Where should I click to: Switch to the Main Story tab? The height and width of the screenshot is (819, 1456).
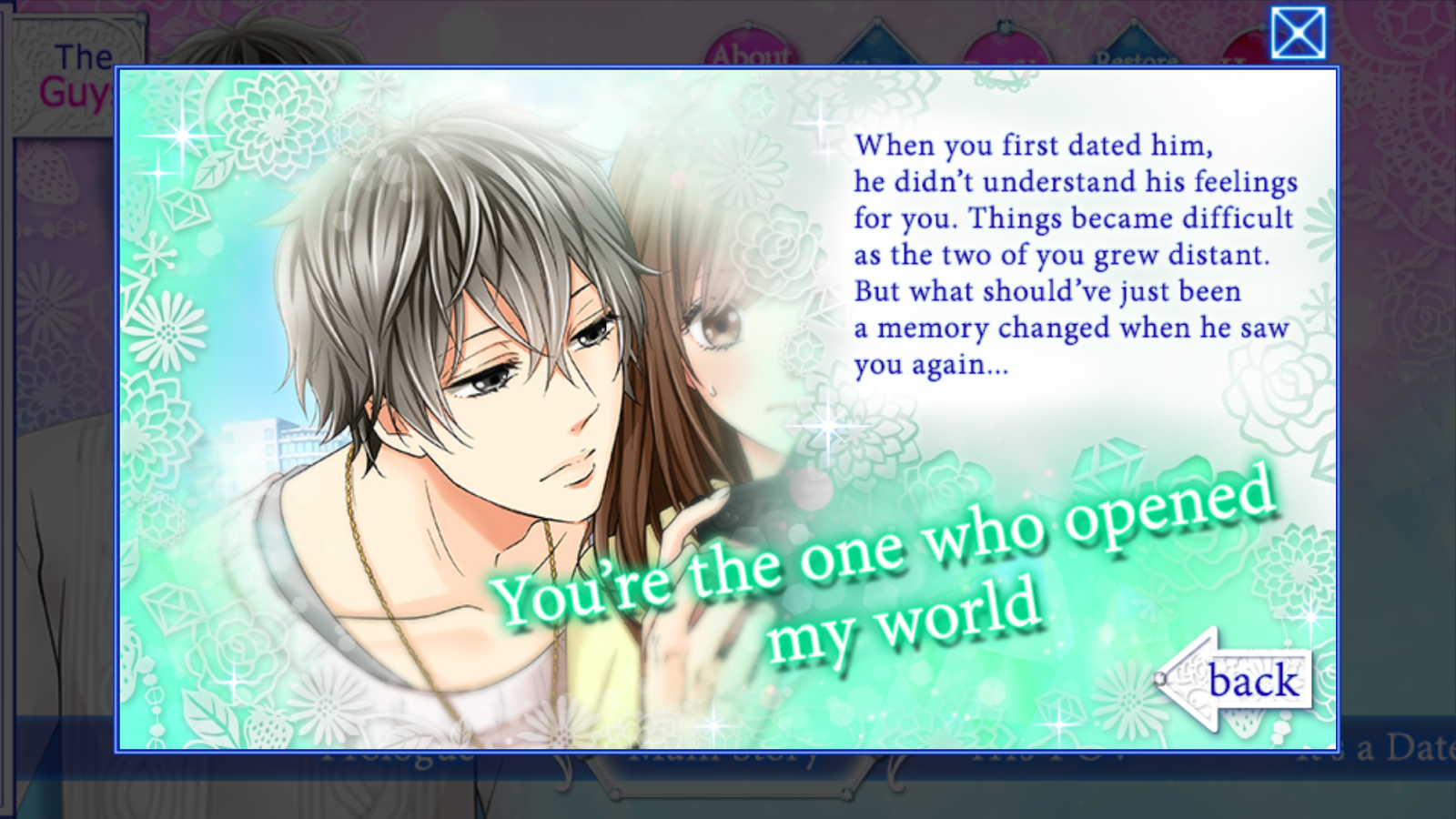(x=719, y=756)
